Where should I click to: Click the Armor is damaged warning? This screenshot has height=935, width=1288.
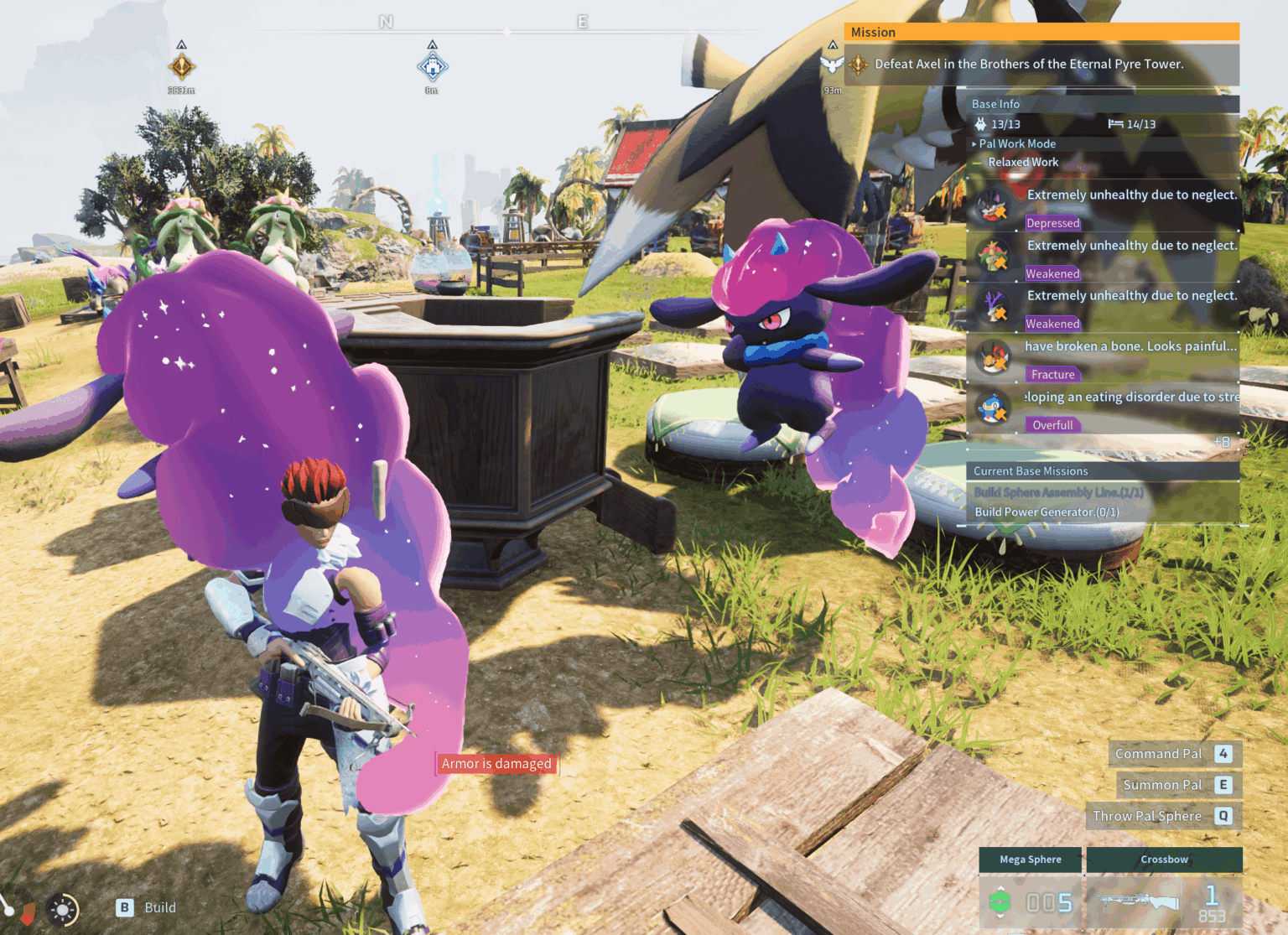(496, 763)
